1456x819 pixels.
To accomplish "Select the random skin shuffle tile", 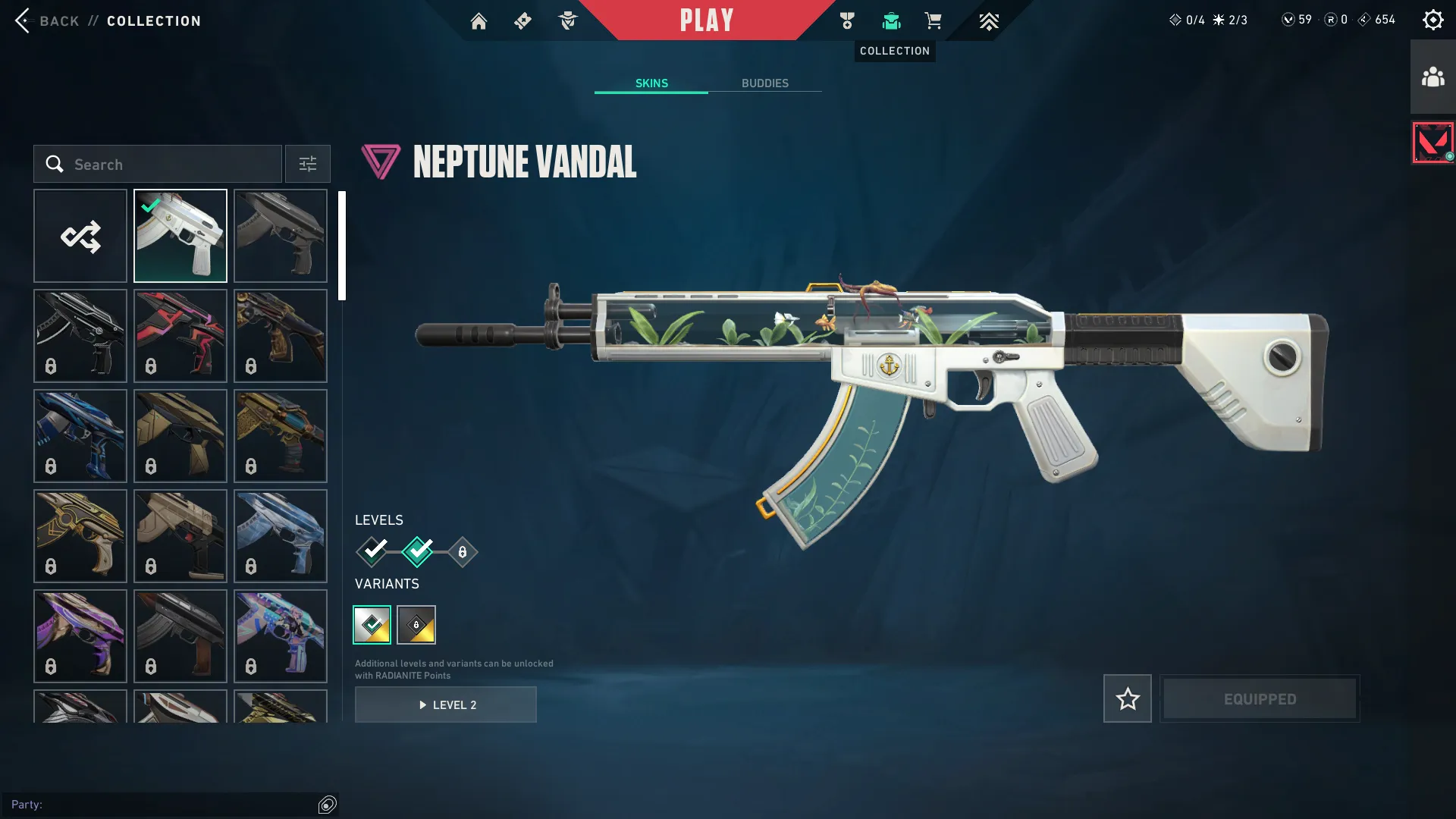I will (80, 235).
